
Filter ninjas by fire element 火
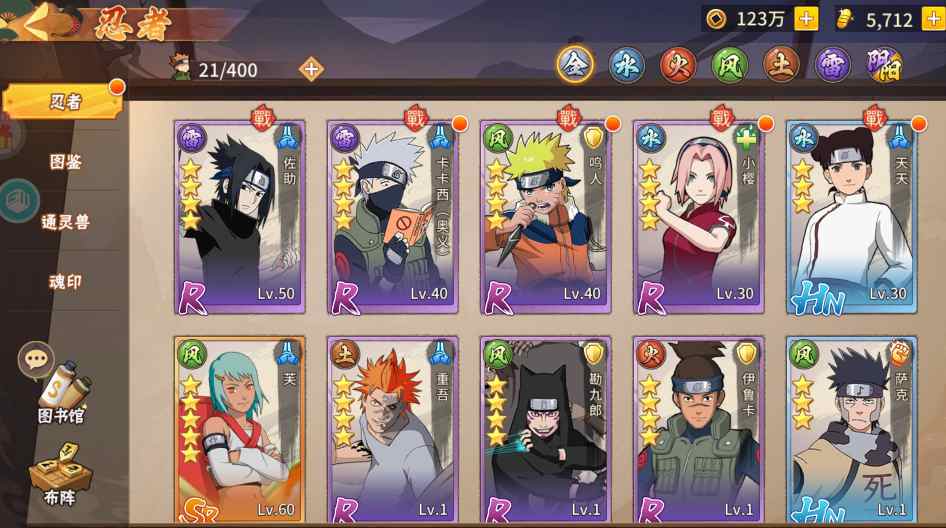pos(678,65)
